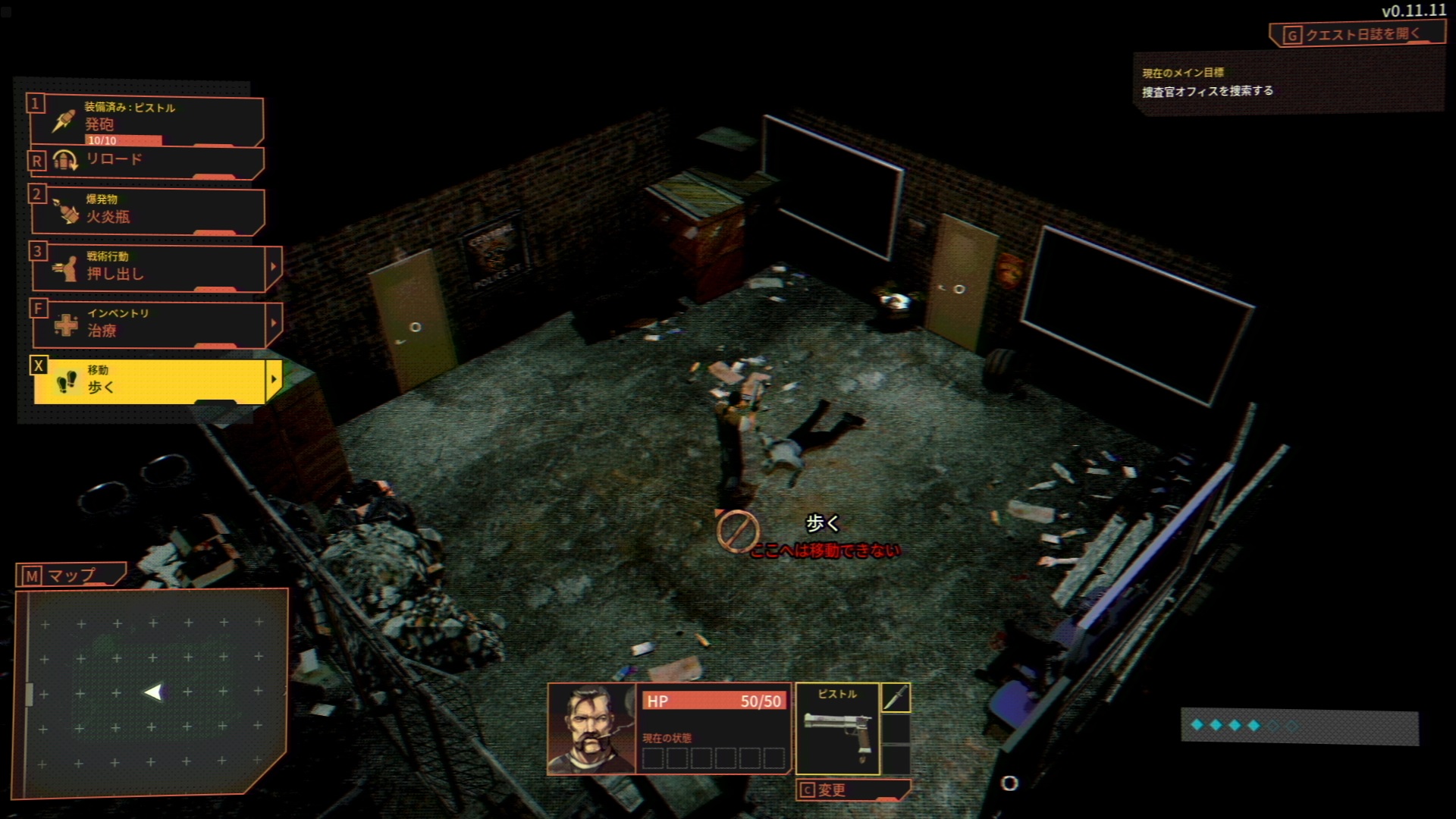Select the ピストル weapon slot
The width and height of the screenshot is (1456, 819).
pos(837,729)
